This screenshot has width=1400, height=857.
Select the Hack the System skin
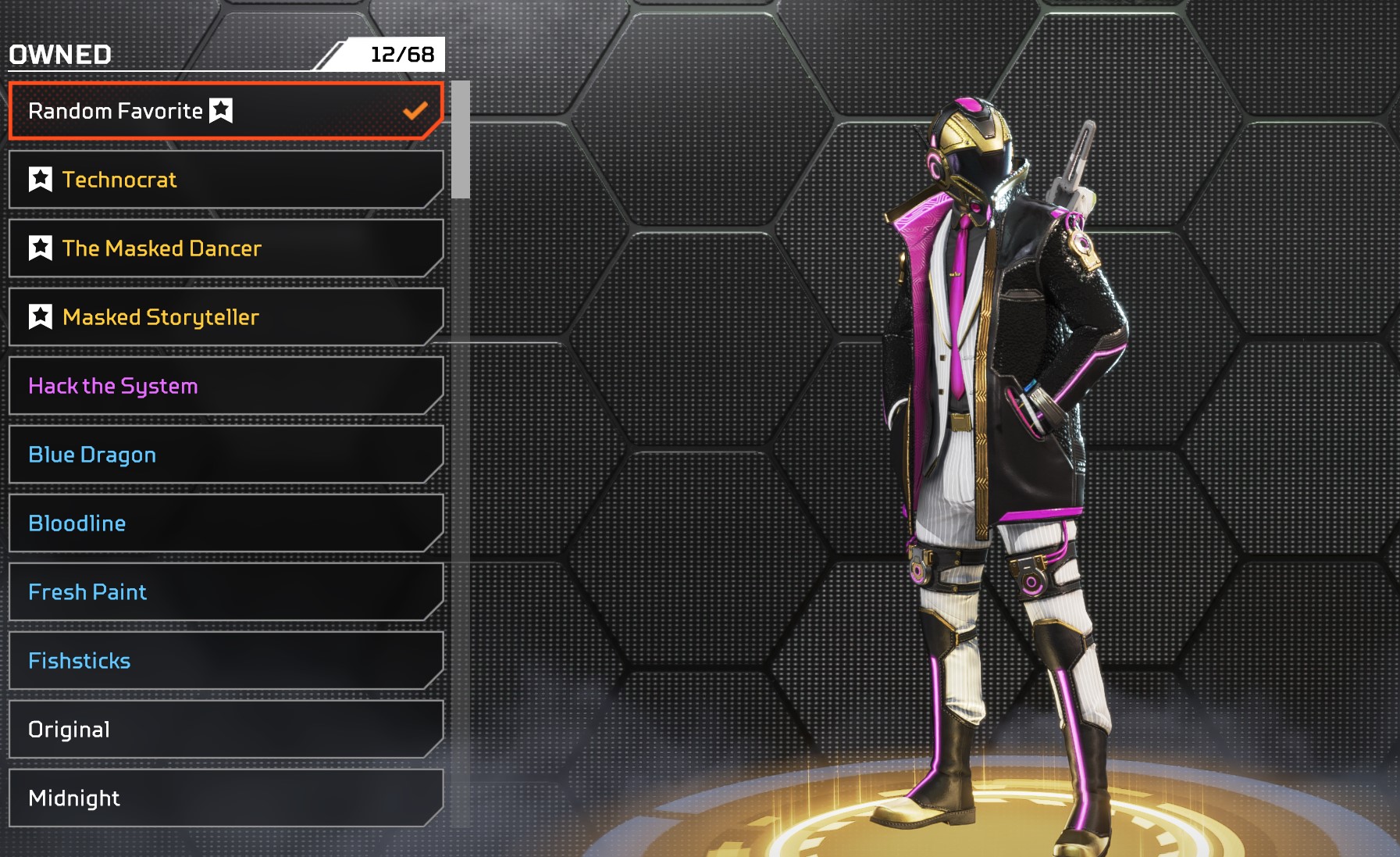pyautogui.click(x=226, y=386)
